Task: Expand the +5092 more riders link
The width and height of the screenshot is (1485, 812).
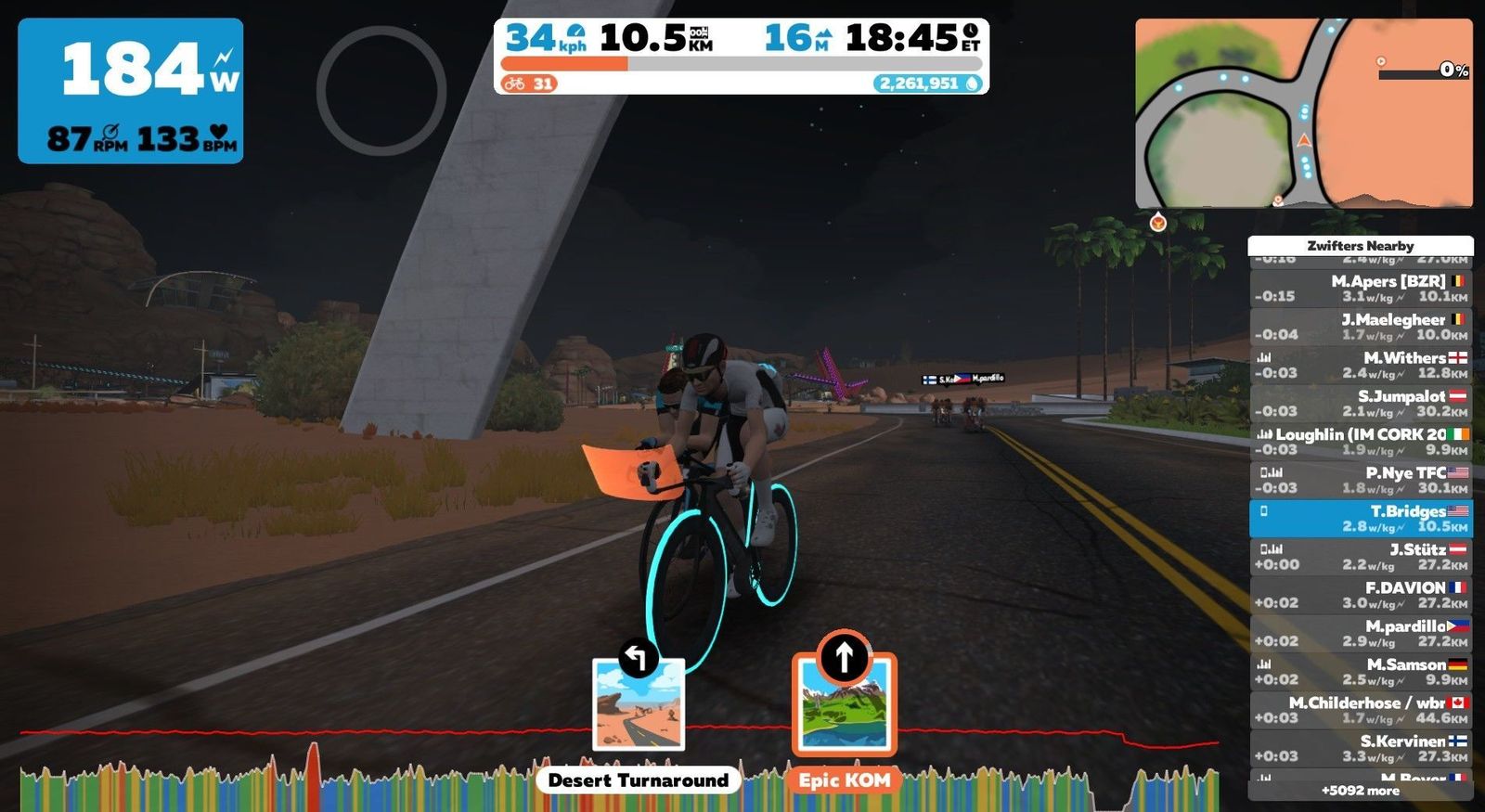Action: coord(1361,791)
